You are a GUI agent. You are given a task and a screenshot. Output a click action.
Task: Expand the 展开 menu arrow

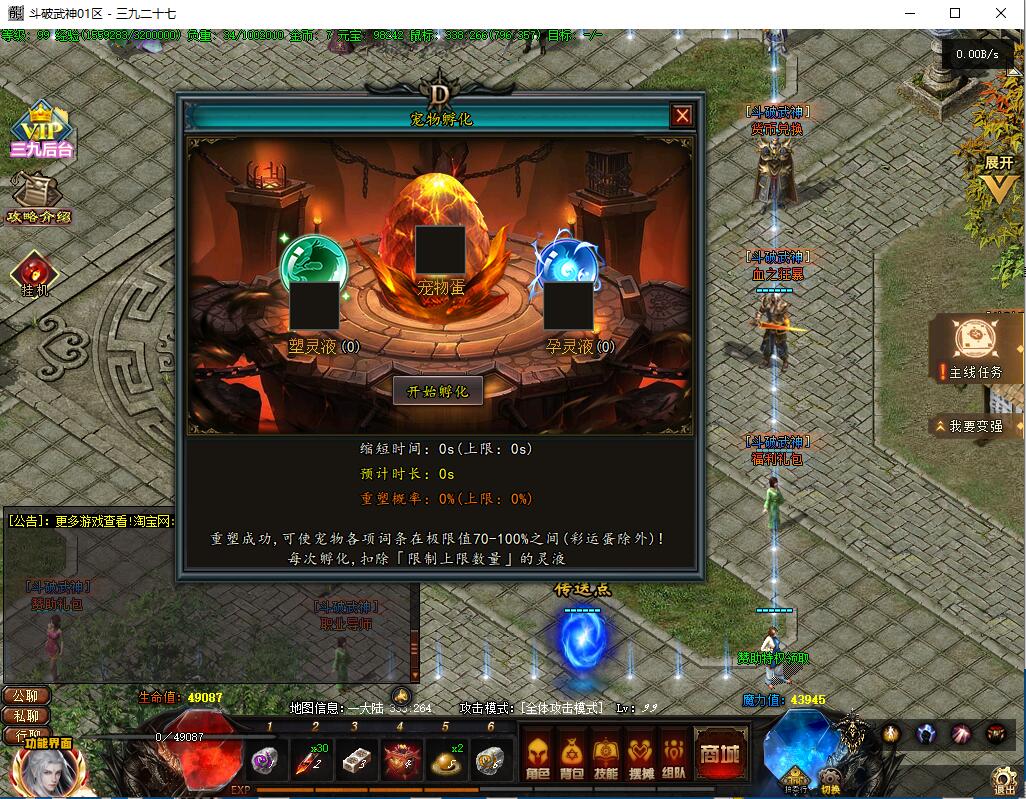coord(998,180)
